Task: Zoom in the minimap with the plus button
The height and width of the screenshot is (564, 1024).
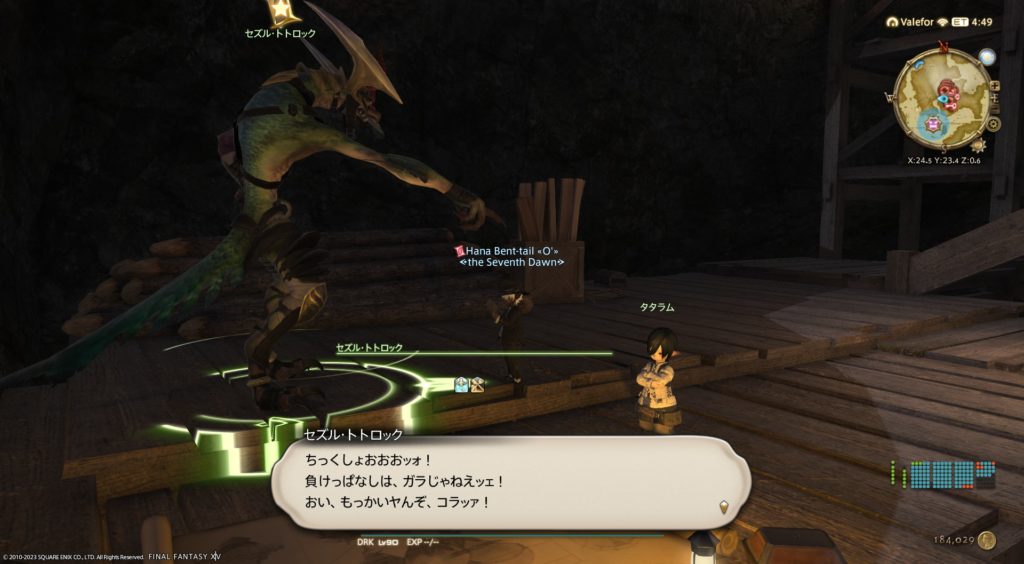Action: point(994,86)
